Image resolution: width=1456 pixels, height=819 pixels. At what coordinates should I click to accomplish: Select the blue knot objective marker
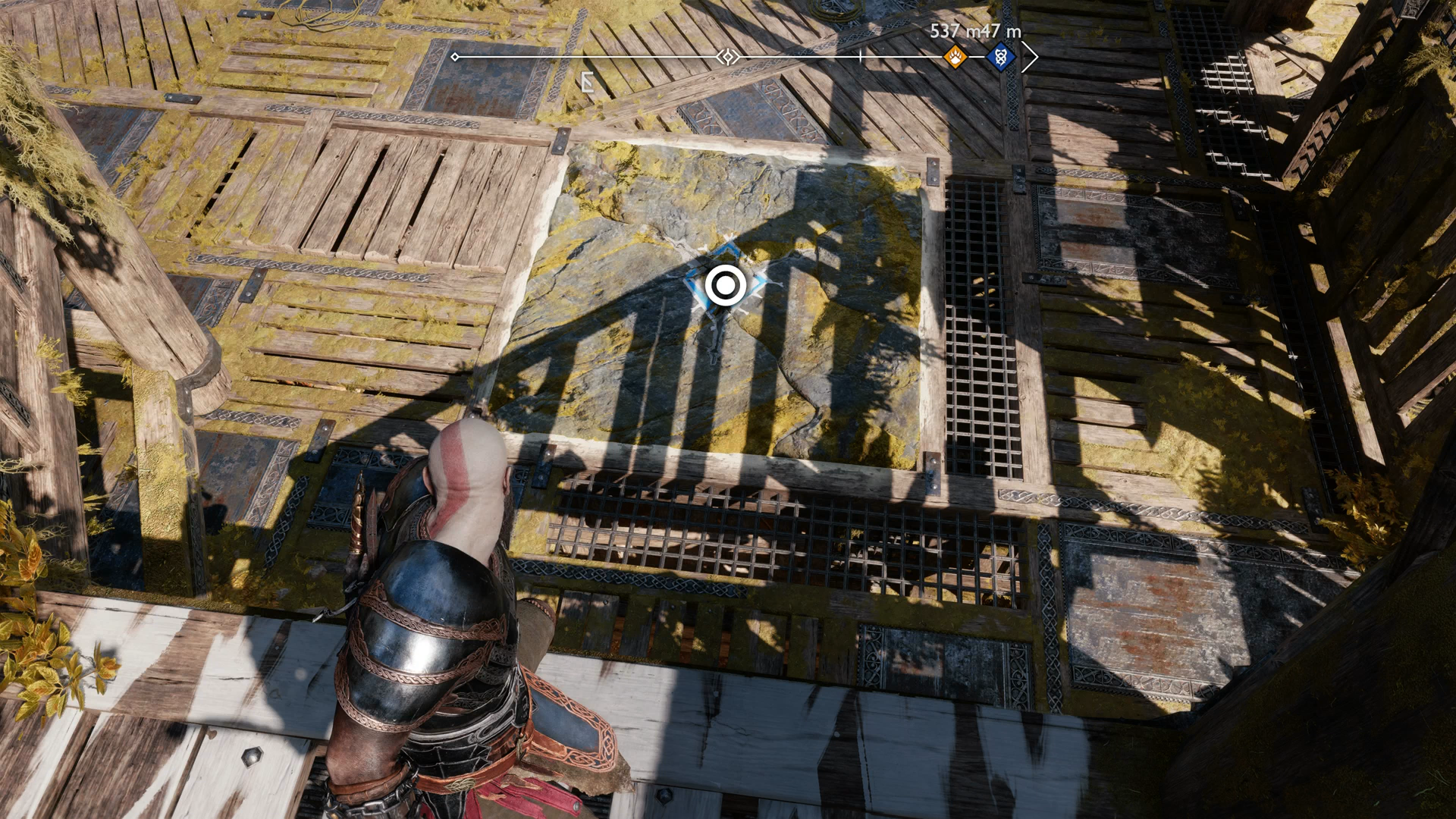1001,57
